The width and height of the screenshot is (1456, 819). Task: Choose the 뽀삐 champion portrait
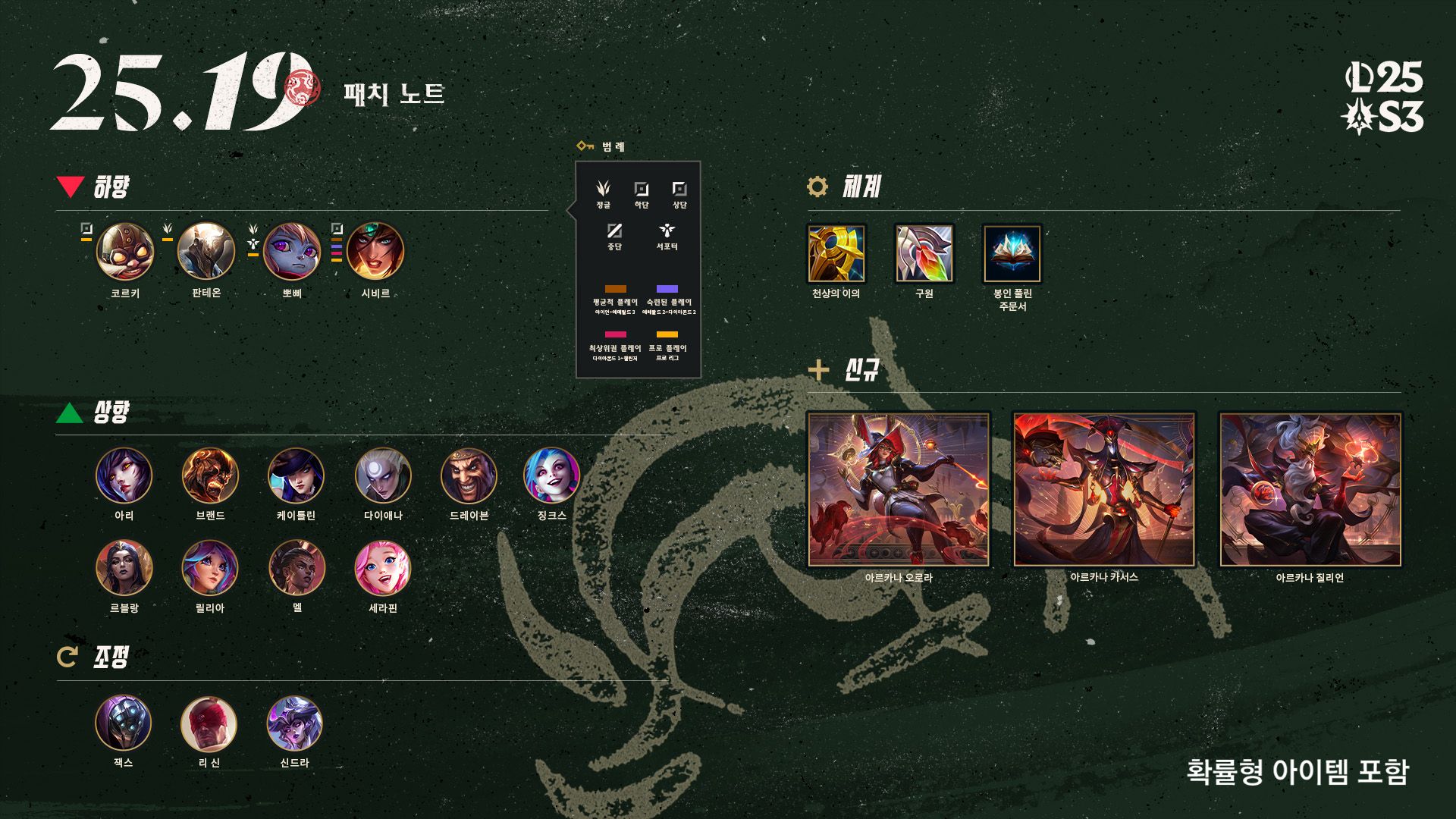point(292,252)
